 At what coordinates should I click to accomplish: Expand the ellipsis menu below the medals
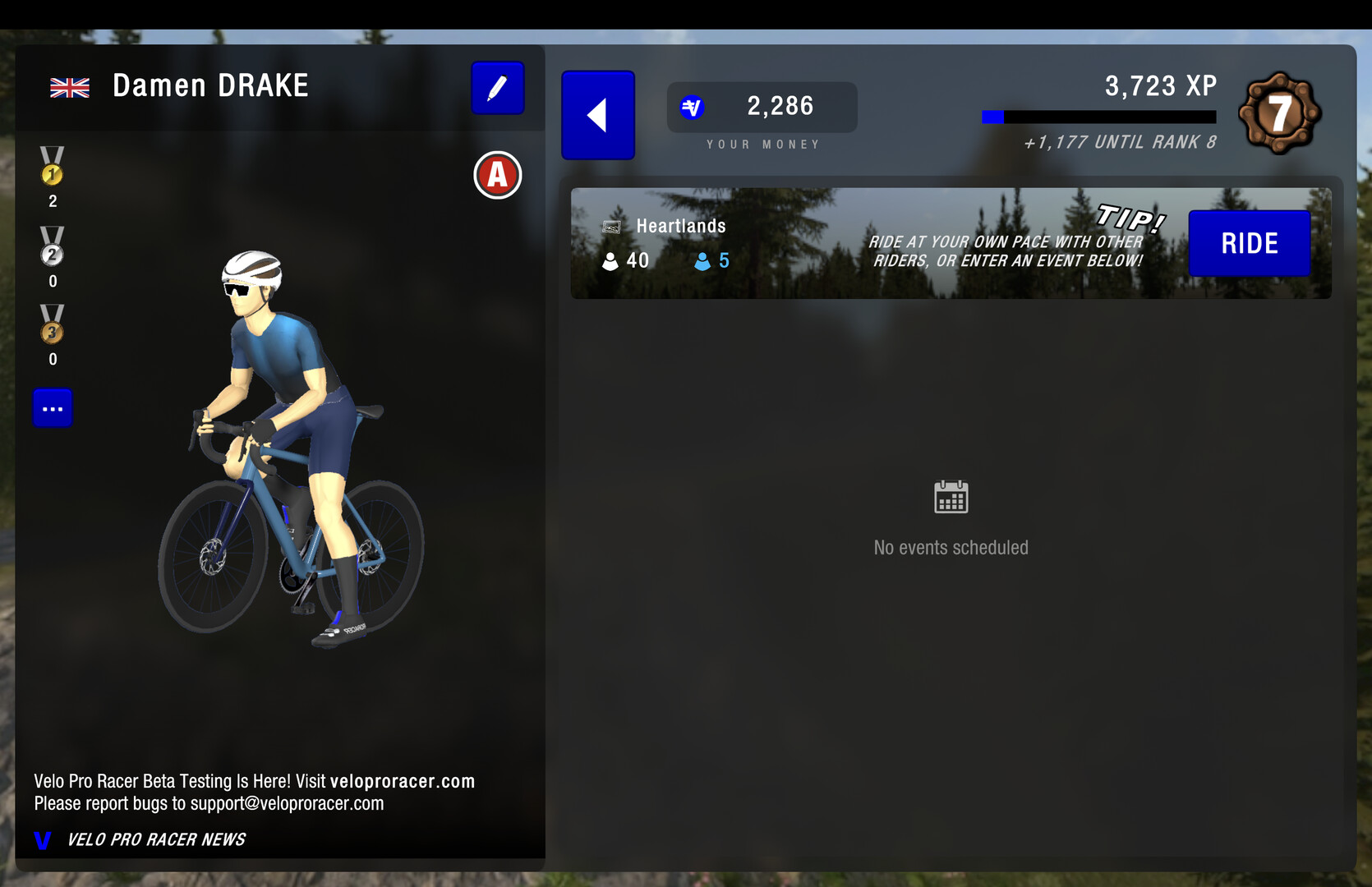tap(52, 407)
